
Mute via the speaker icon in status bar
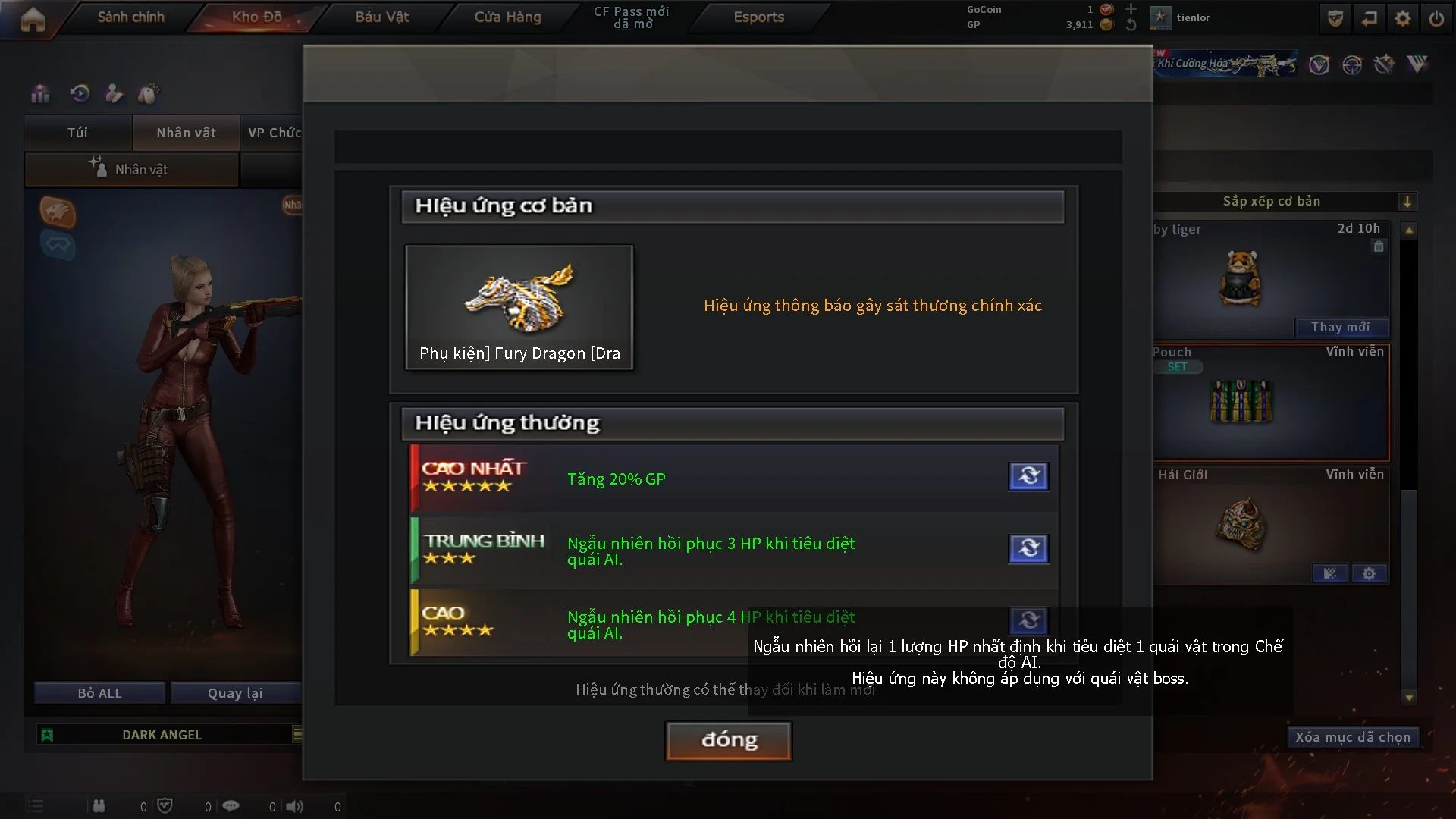(295, 806)
